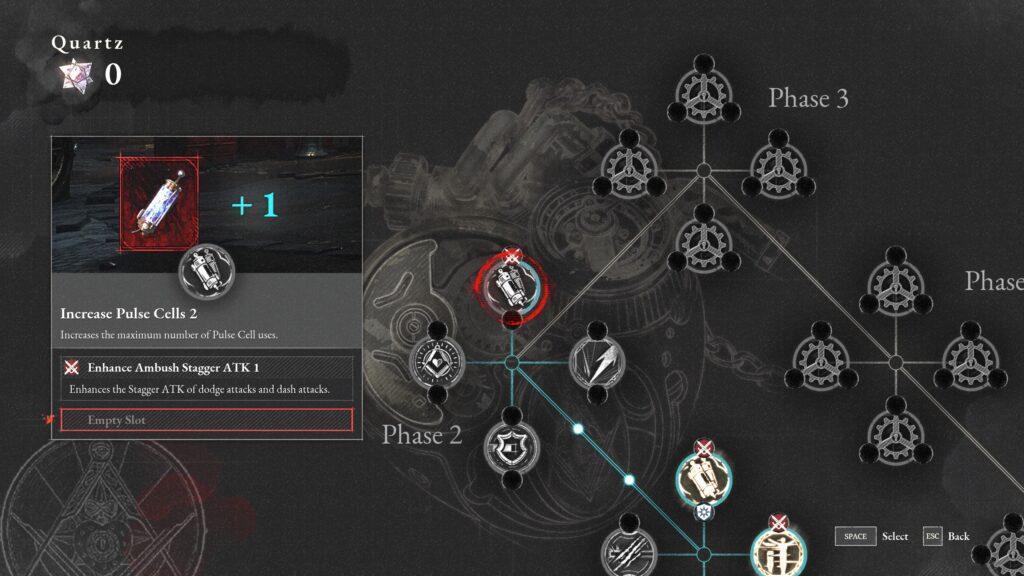
Task: Select the golden pulse cell node
Action: [704, 478]
